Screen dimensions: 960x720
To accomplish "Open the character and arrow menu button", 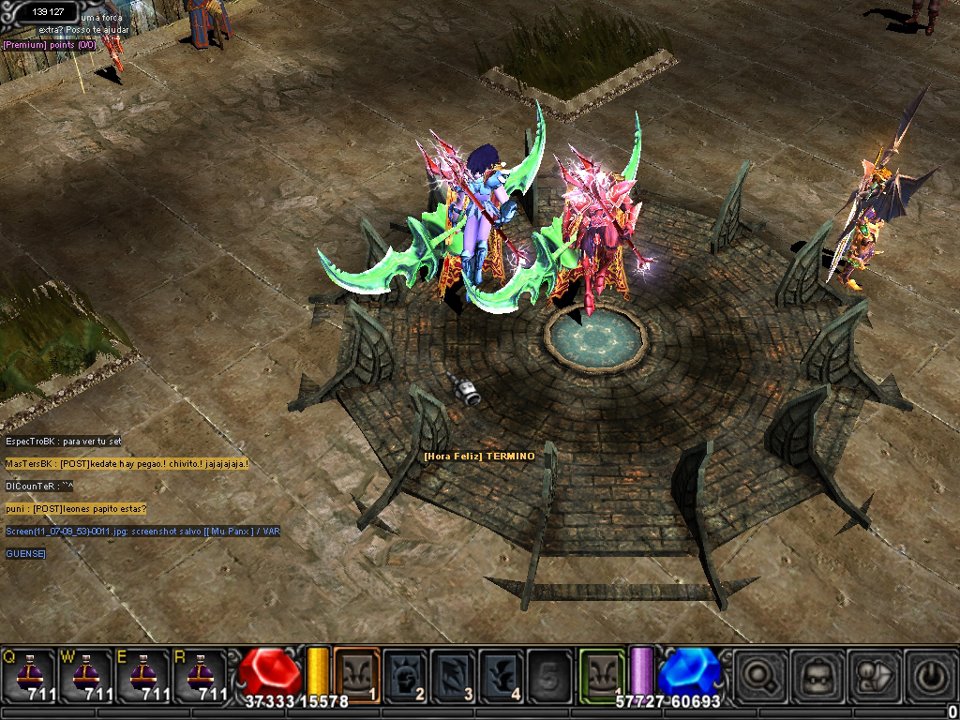I will pyautogui.click(x=873, y=677).
